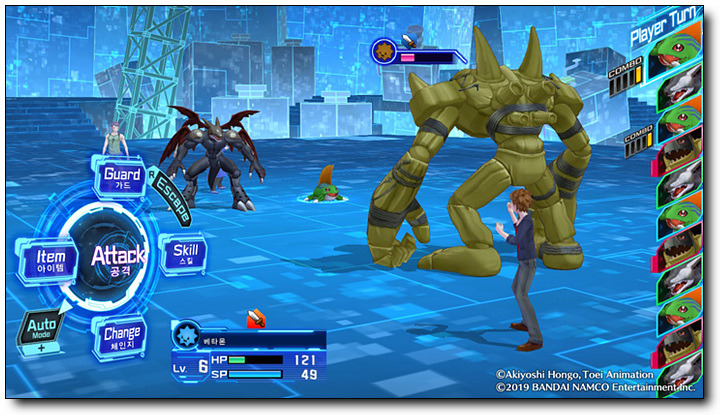Choose the Guard command
This screenshot has width=720, height=415.
pyautogui.click(x=122, y=178)
